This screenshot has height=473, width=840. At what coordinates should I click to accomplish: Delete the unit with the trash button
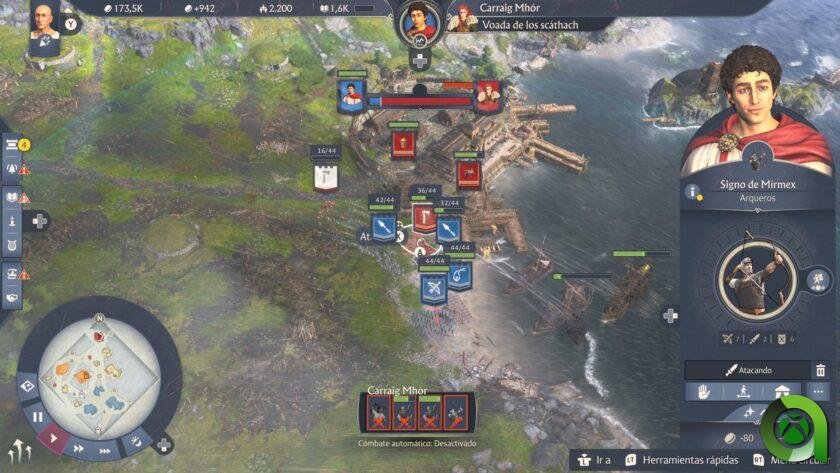[x=821, y=370]
